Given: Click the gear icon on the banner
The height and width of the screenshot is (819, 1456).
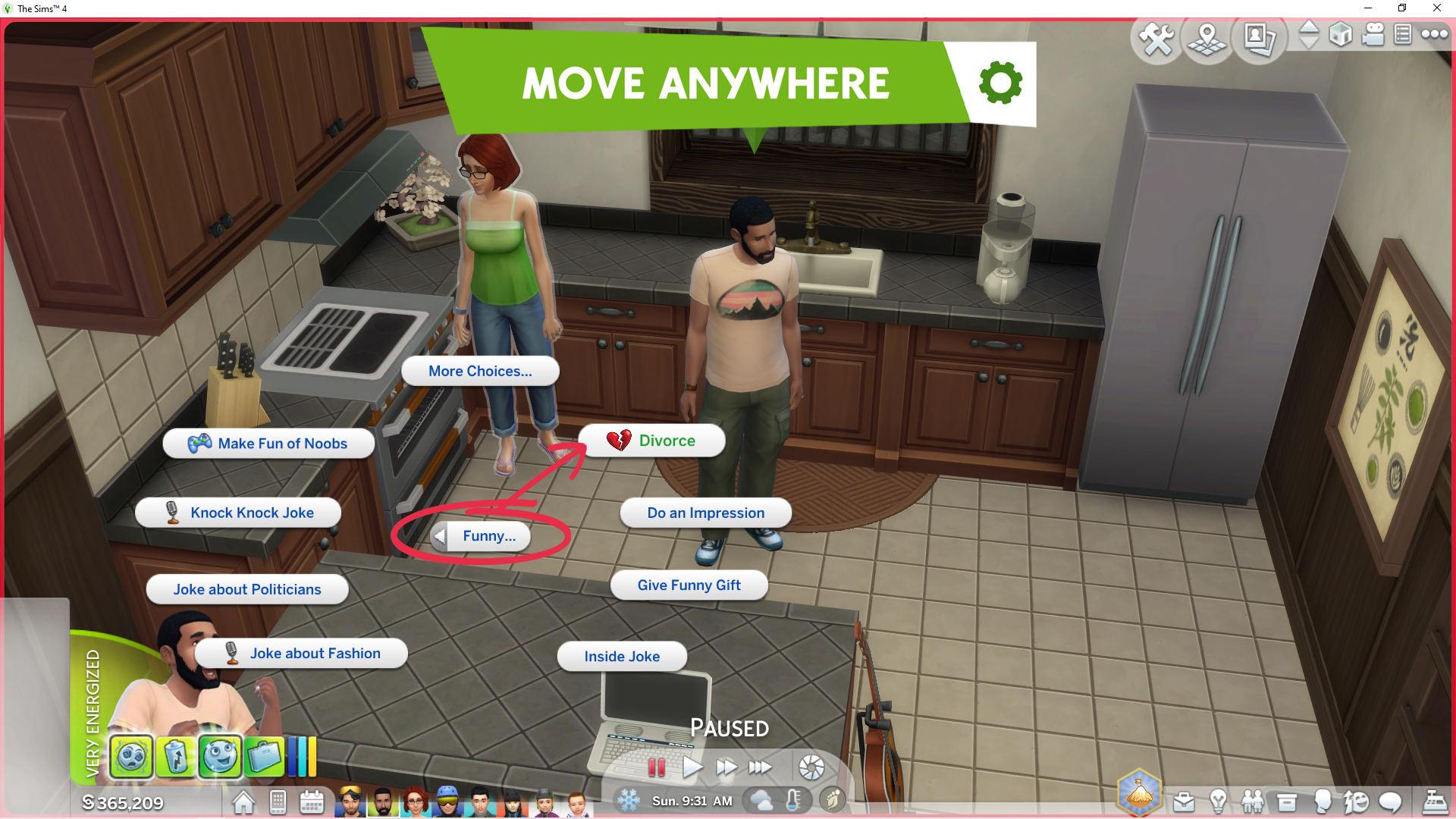Looking at the screenshot, I should [1000, 83].
